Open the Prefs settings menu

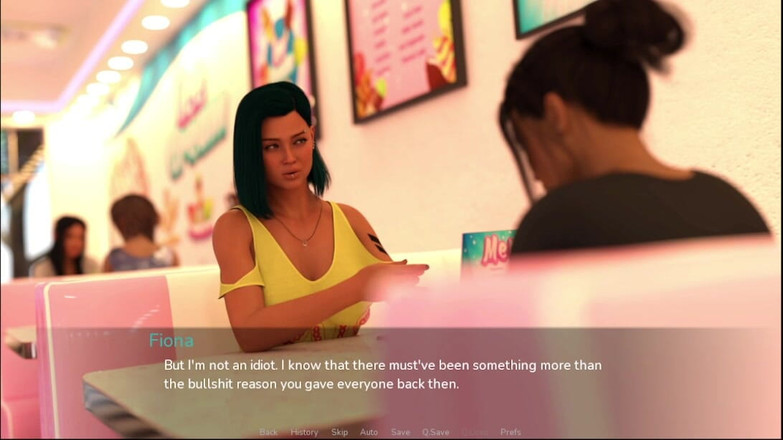coord(510,432)
